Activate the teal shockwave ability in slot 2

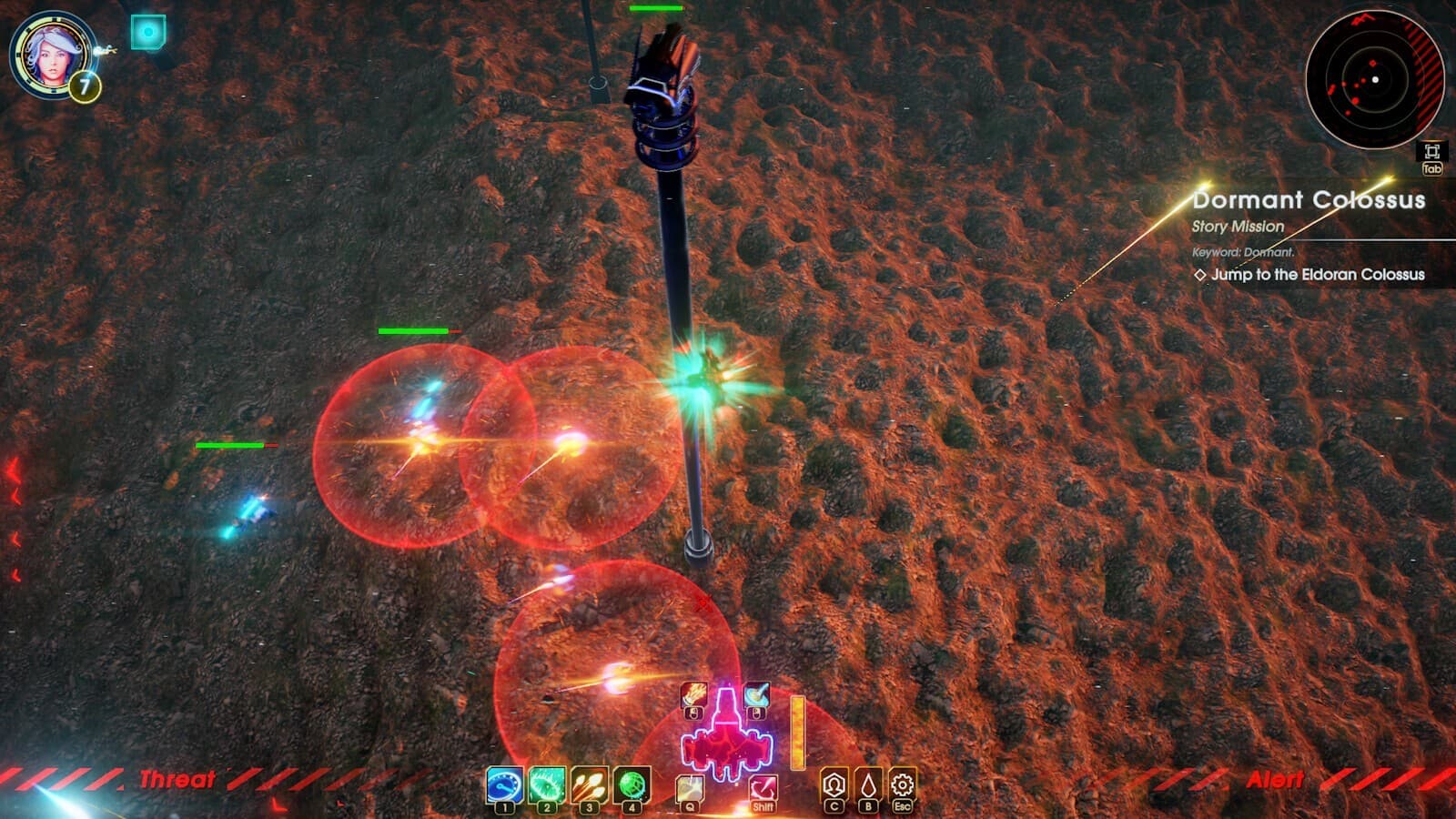546,784
